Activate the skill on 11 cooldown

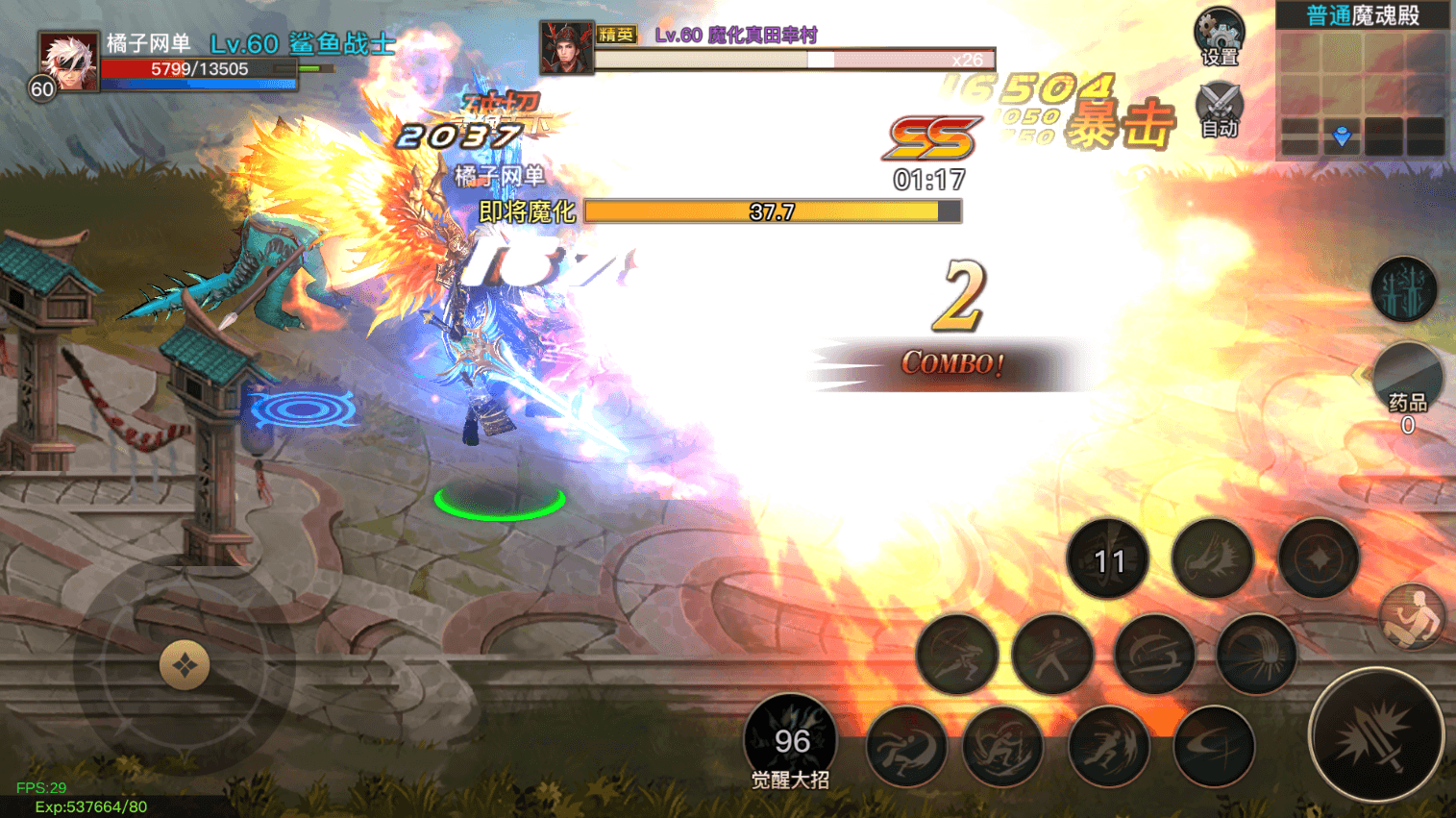pyautogui.click(x=1108, y=559)
